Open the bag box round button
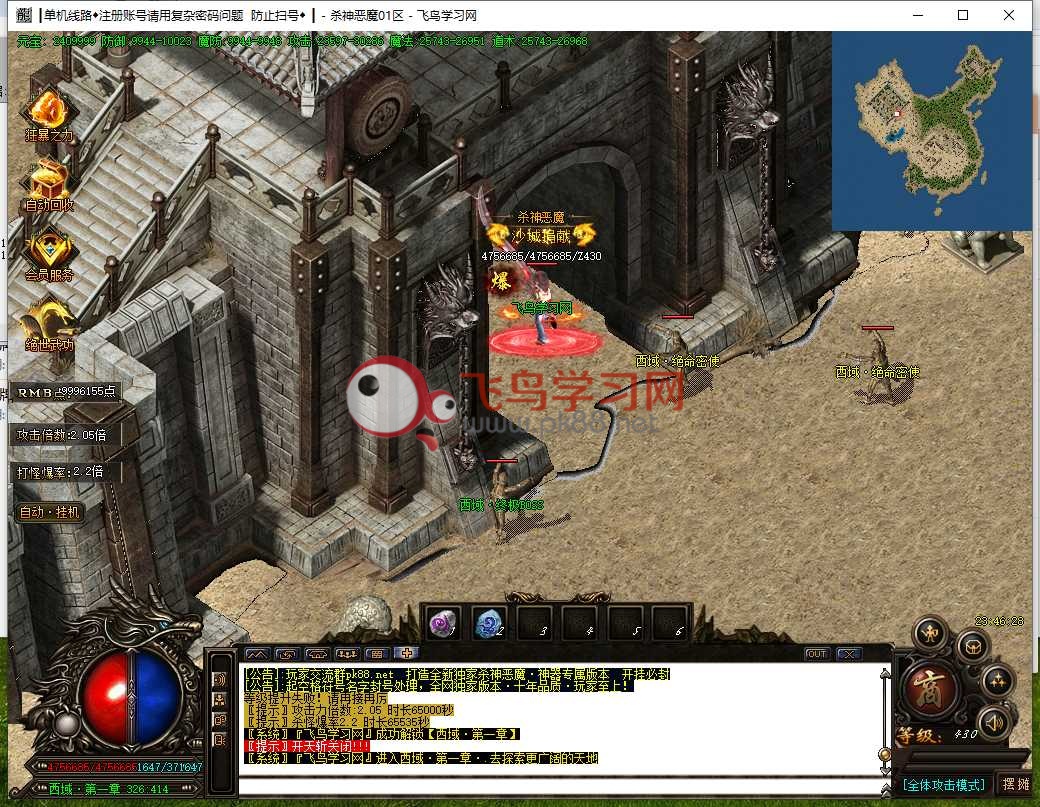1040x807 pixels. tap(973, 647)
